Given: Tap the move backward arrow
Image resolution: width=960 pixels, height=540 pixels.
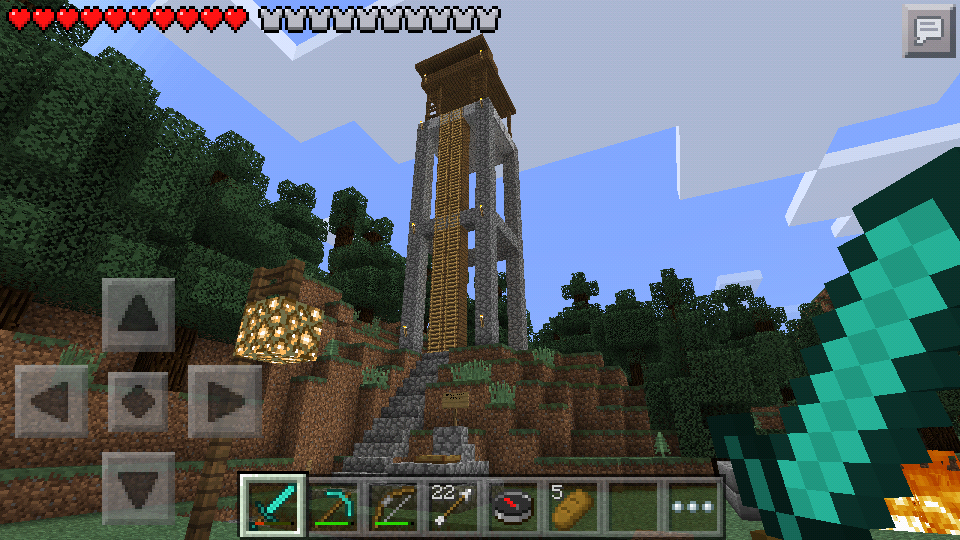Looking at the screenshot, I should coord(138,488).
